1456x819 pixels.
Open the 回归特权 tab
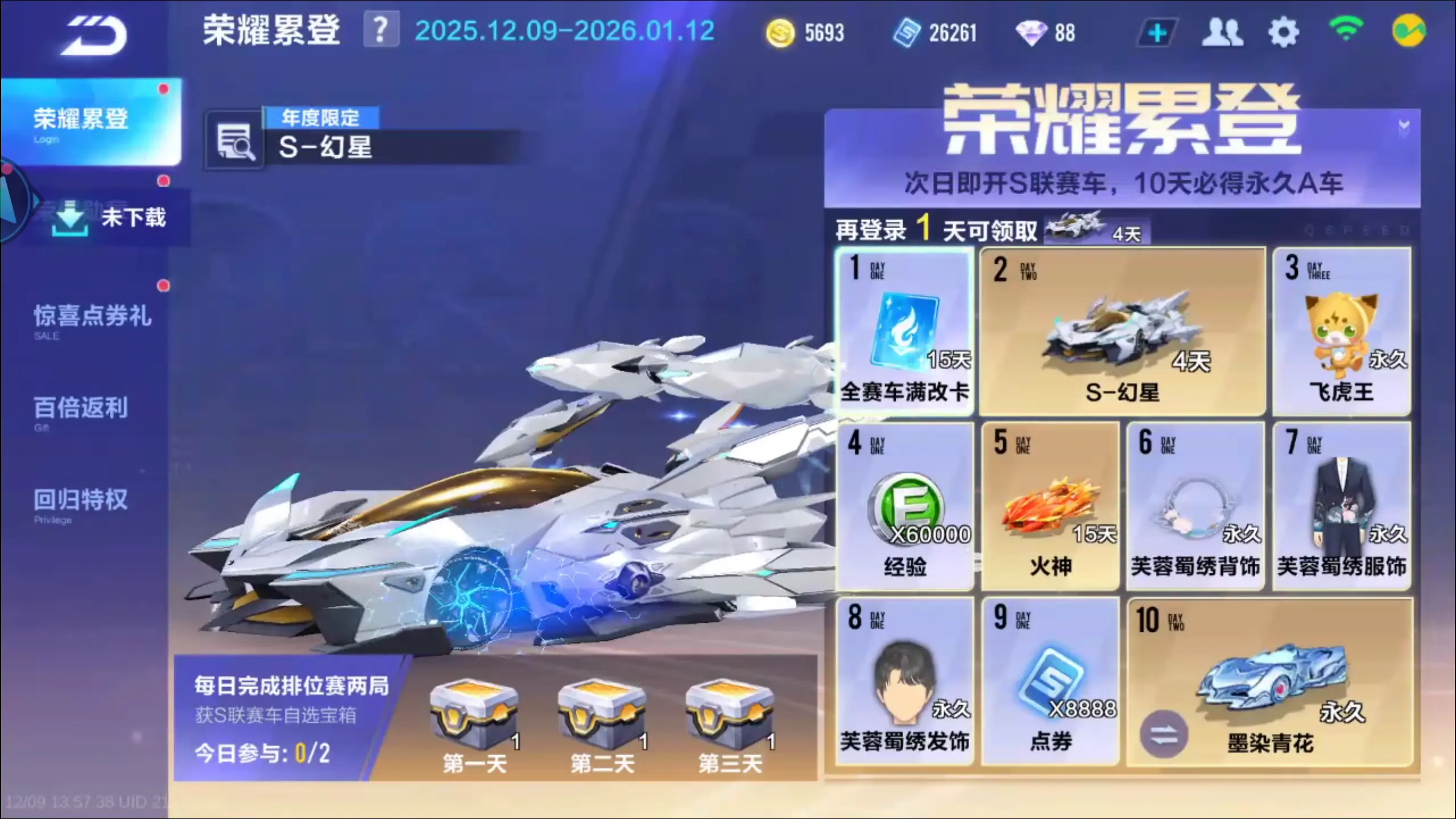(81, 500)
